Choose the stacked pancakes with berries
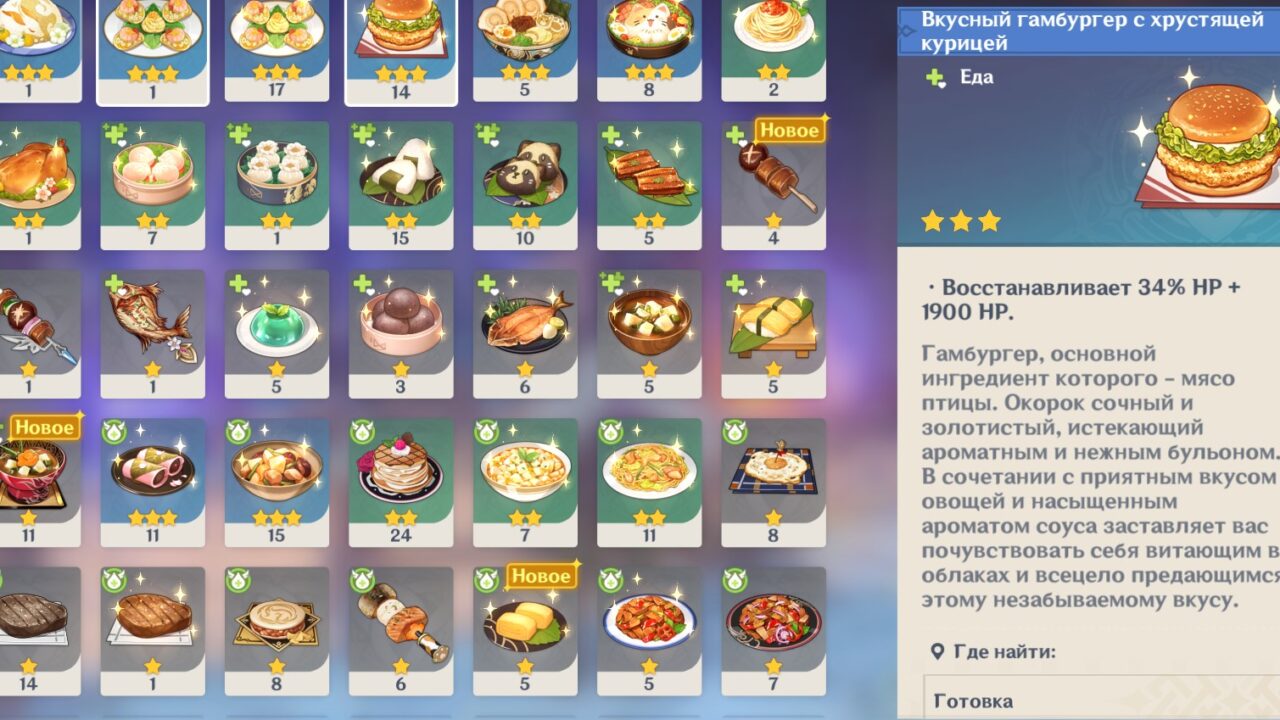Viewport: 1280px width, 720px height. tap(401, 474)
